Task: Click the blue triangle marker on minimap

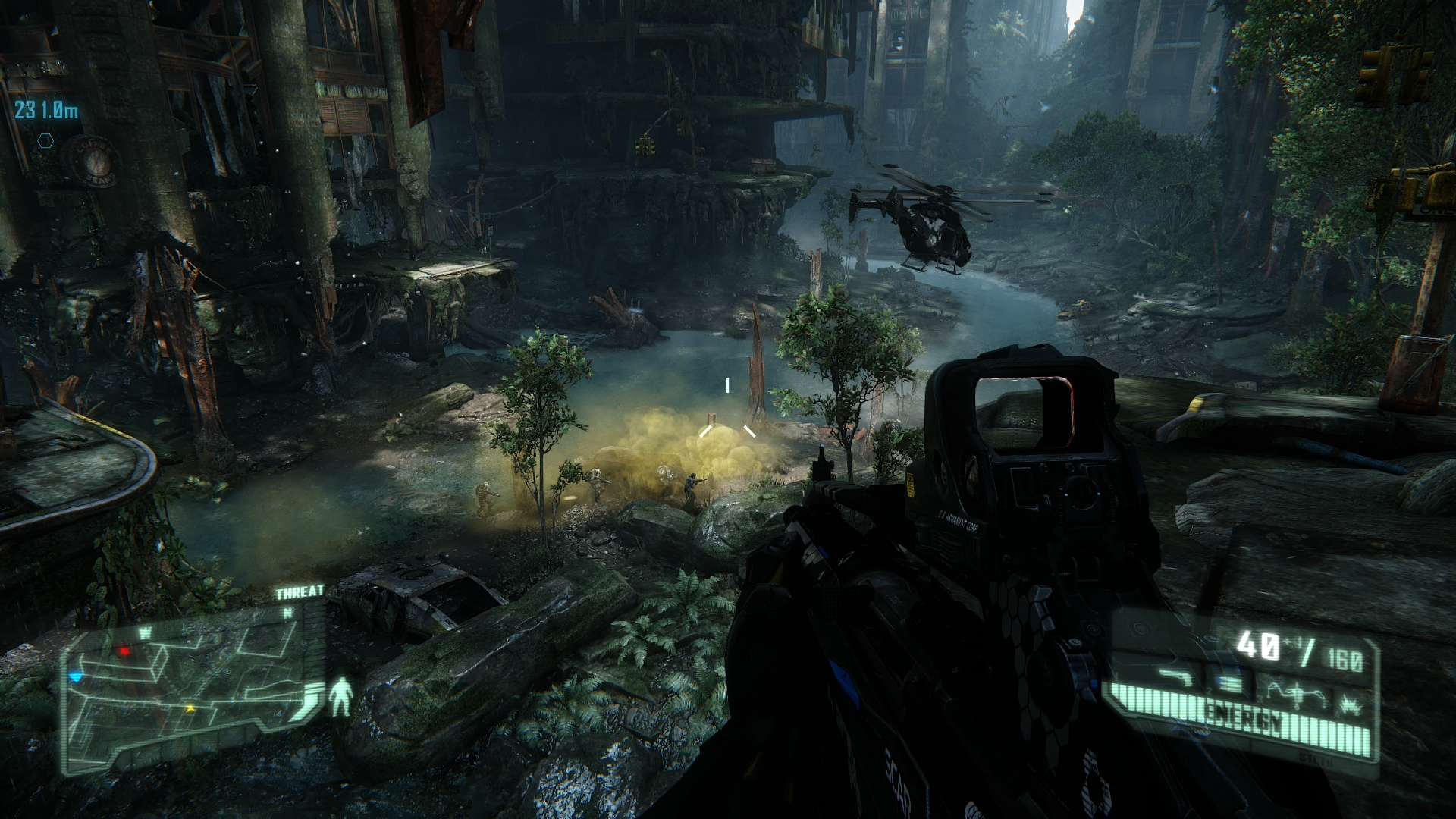Action: [74, 676]
